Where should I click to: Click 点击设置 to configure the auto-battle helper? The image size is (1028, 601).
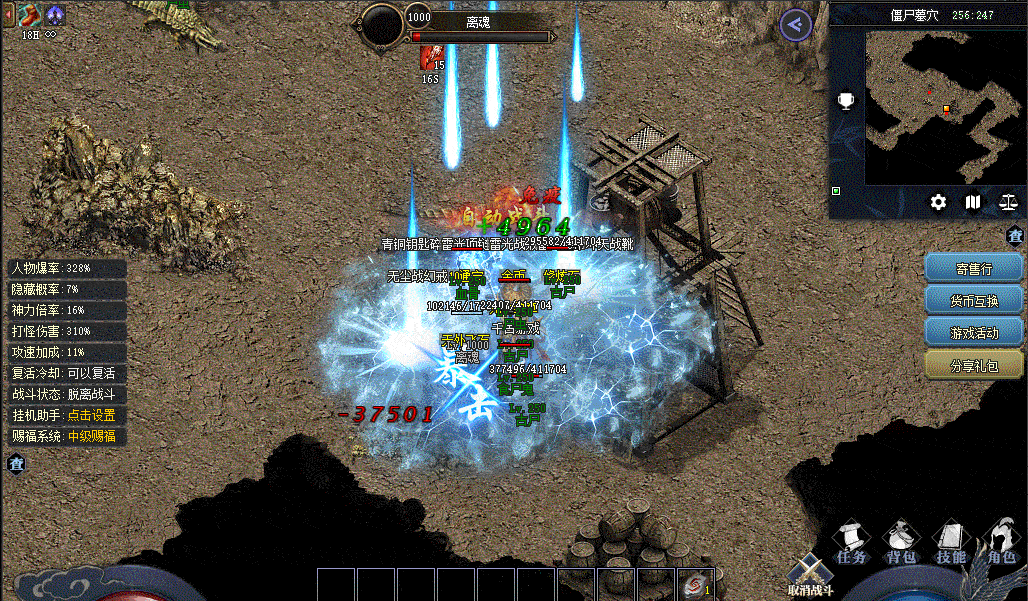click(90, 415)
